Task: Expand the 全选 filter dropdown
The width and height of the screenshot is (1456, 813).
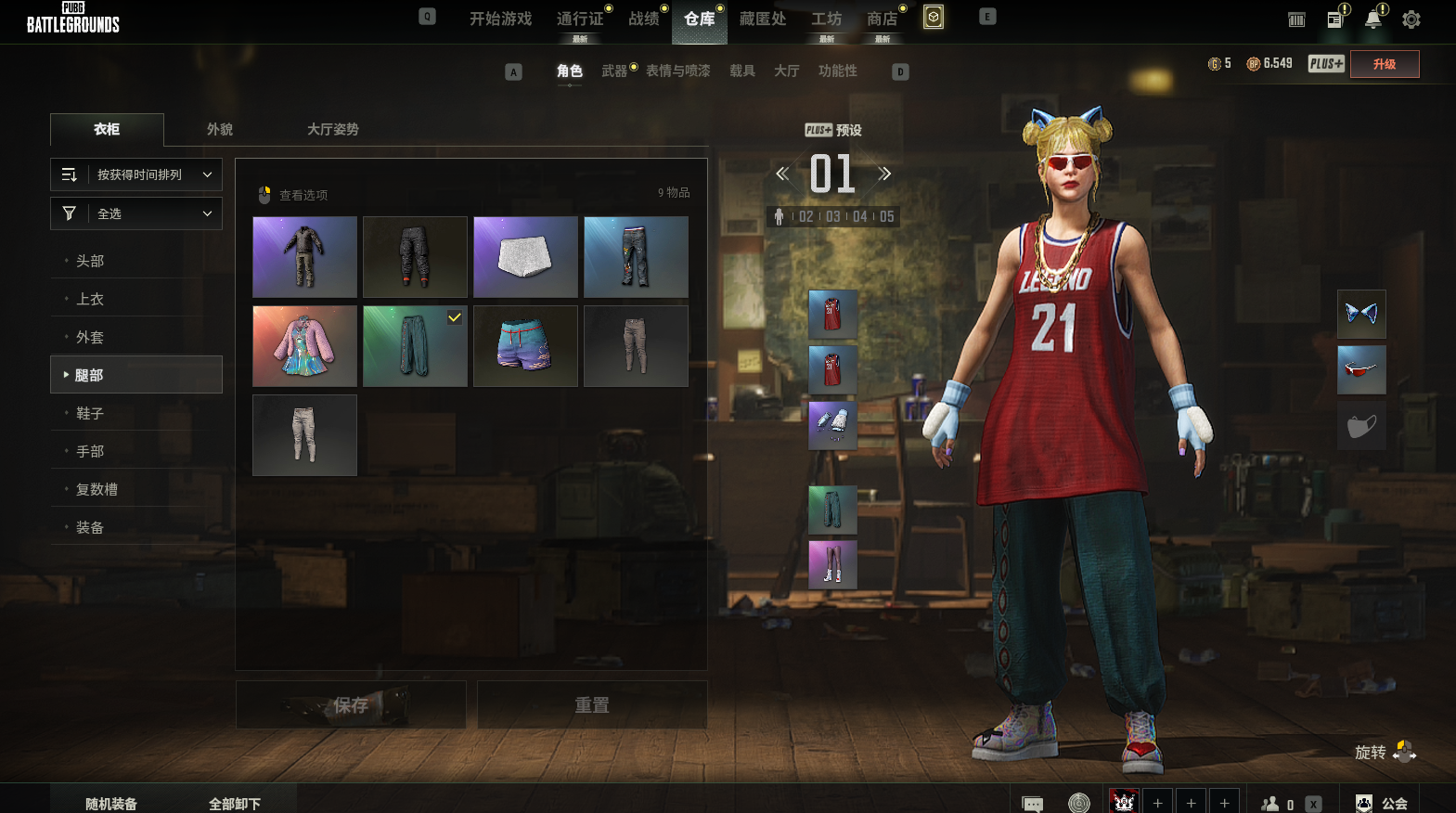Action: click(136, 213)
